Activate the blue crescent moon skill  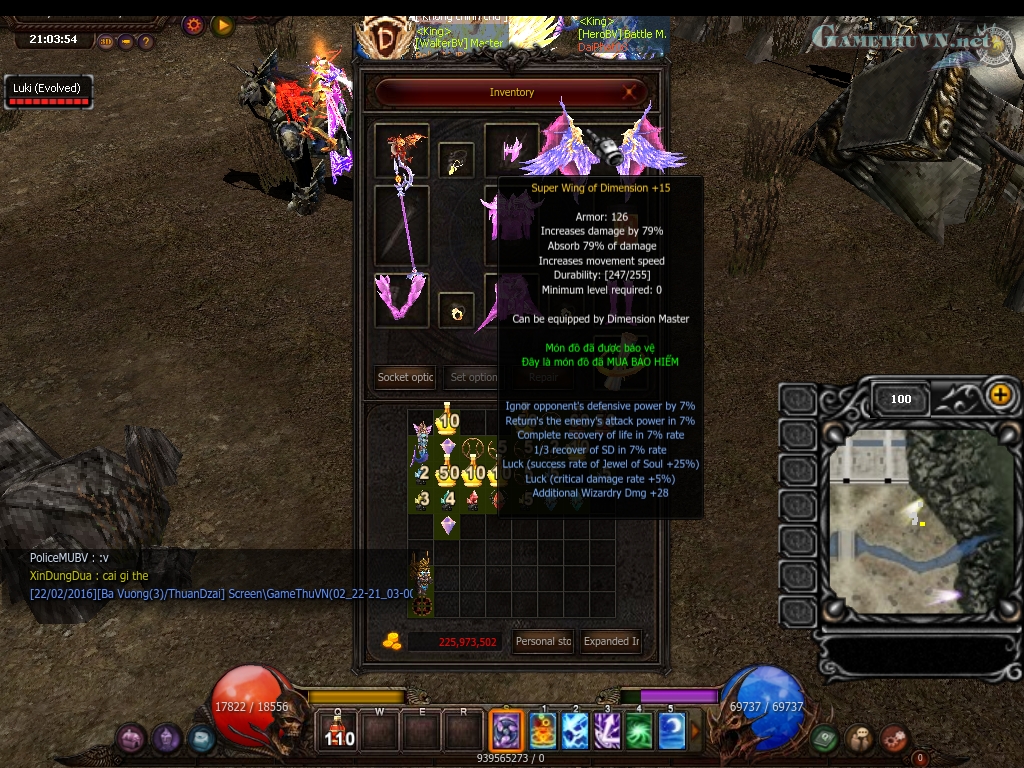tap(672, 731)
